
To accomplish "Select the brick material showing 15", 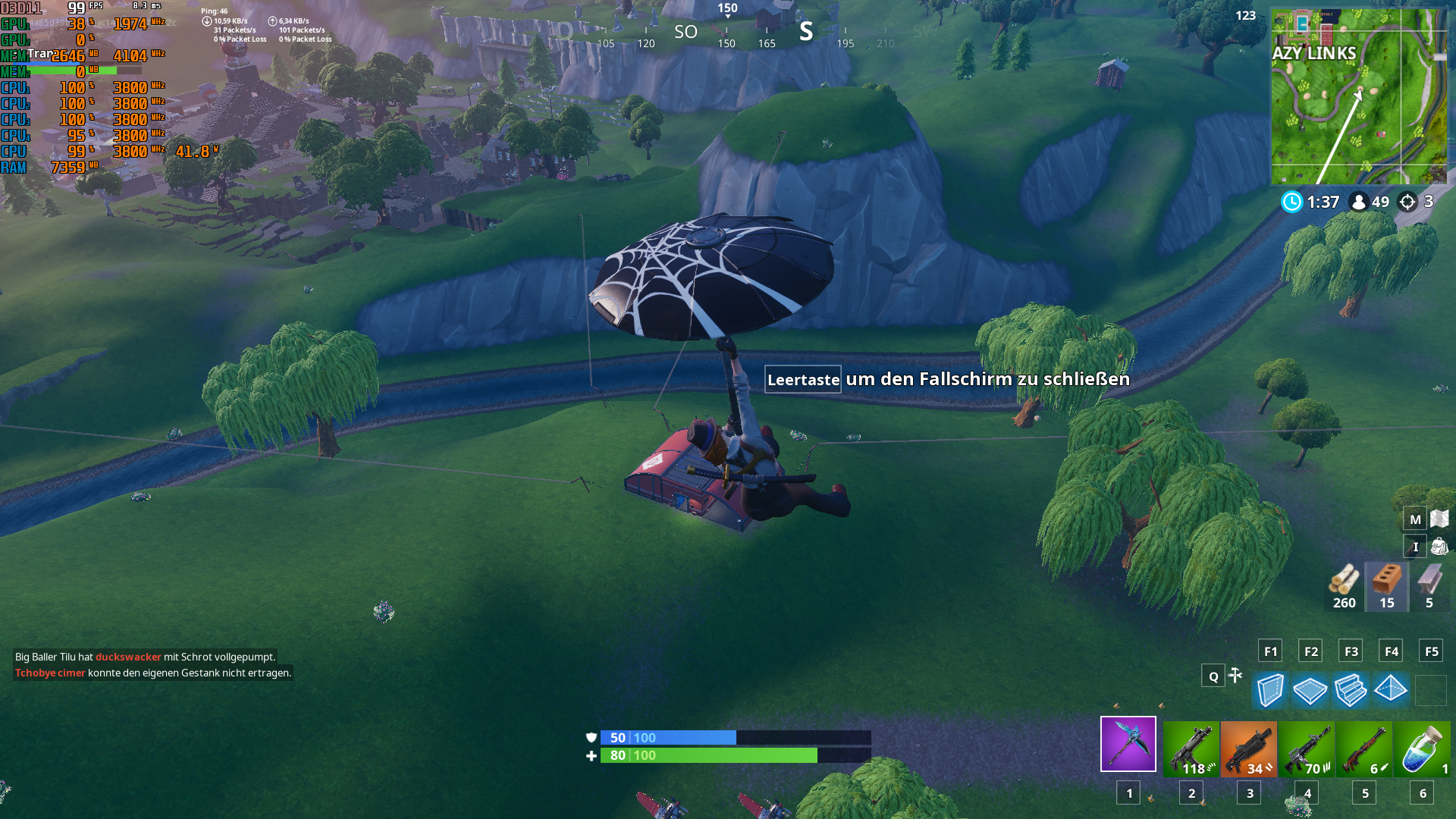I will pos(1387,584).
